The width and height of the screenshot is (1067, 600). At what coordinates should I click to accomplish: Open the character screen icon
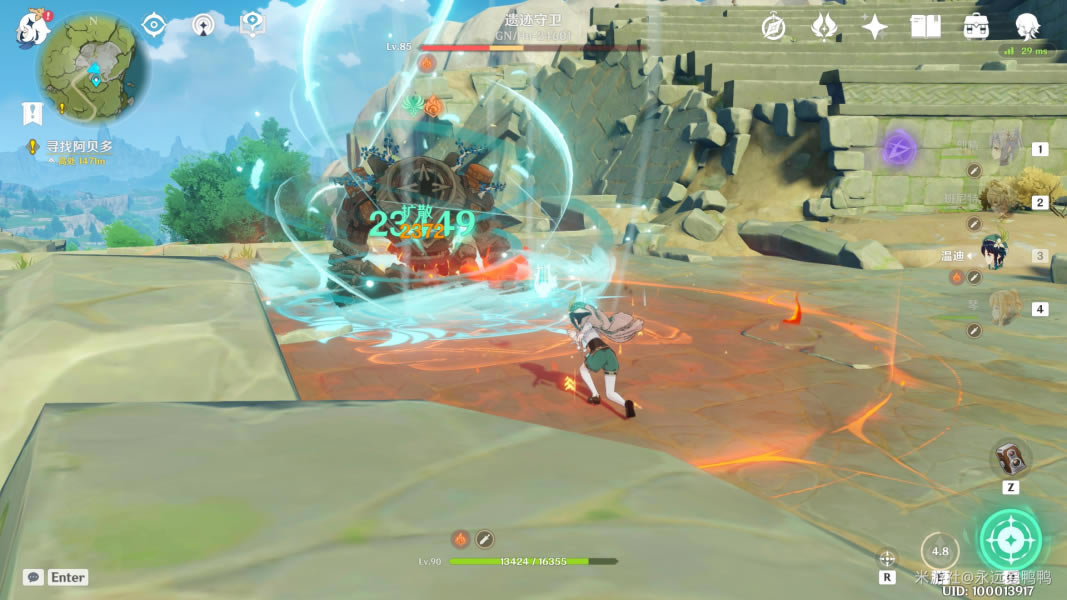[1027, 27]
